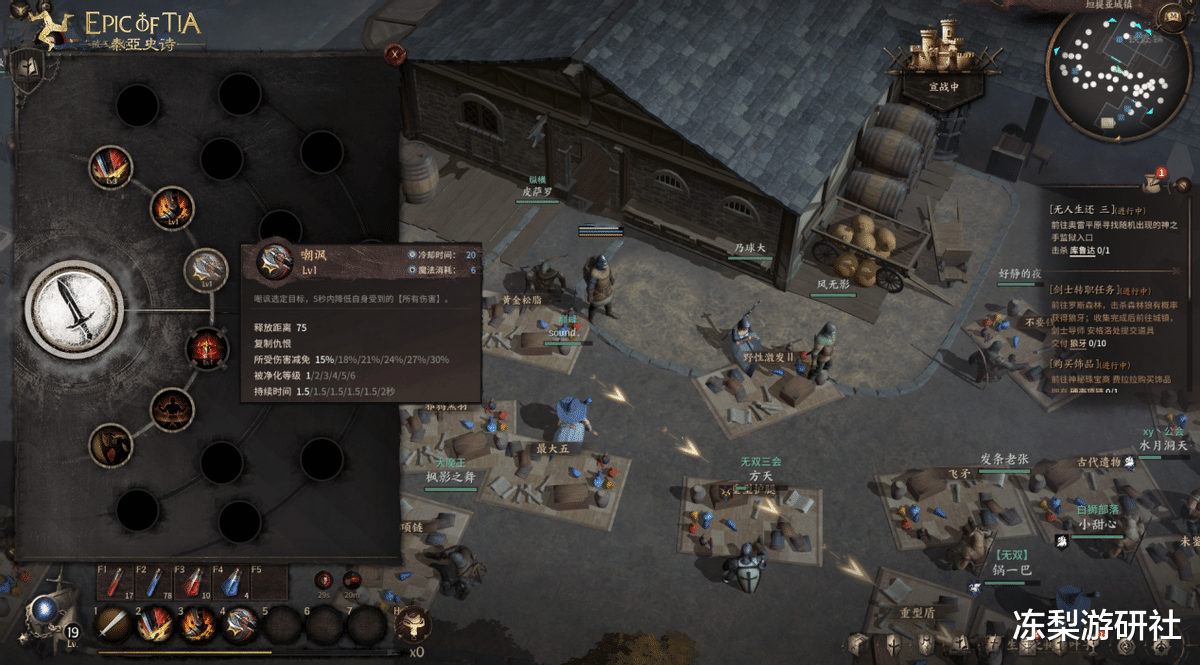Open the skill book icon on the panel
Screen dimensions: 1200x665
(26, 68)
